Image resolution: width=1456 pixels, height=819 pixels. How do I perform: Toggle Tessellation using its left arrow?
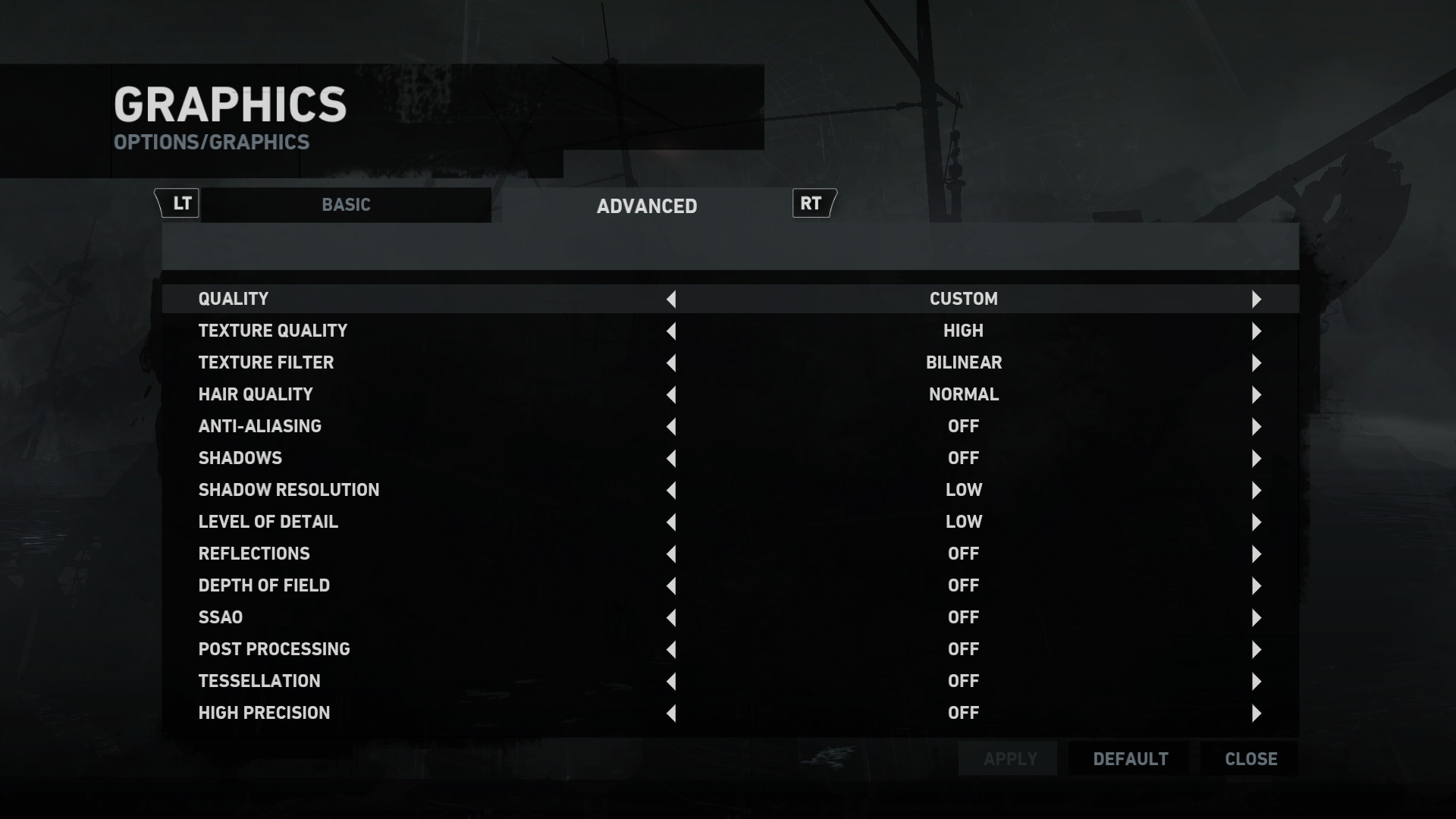click(x=671, y=682)
